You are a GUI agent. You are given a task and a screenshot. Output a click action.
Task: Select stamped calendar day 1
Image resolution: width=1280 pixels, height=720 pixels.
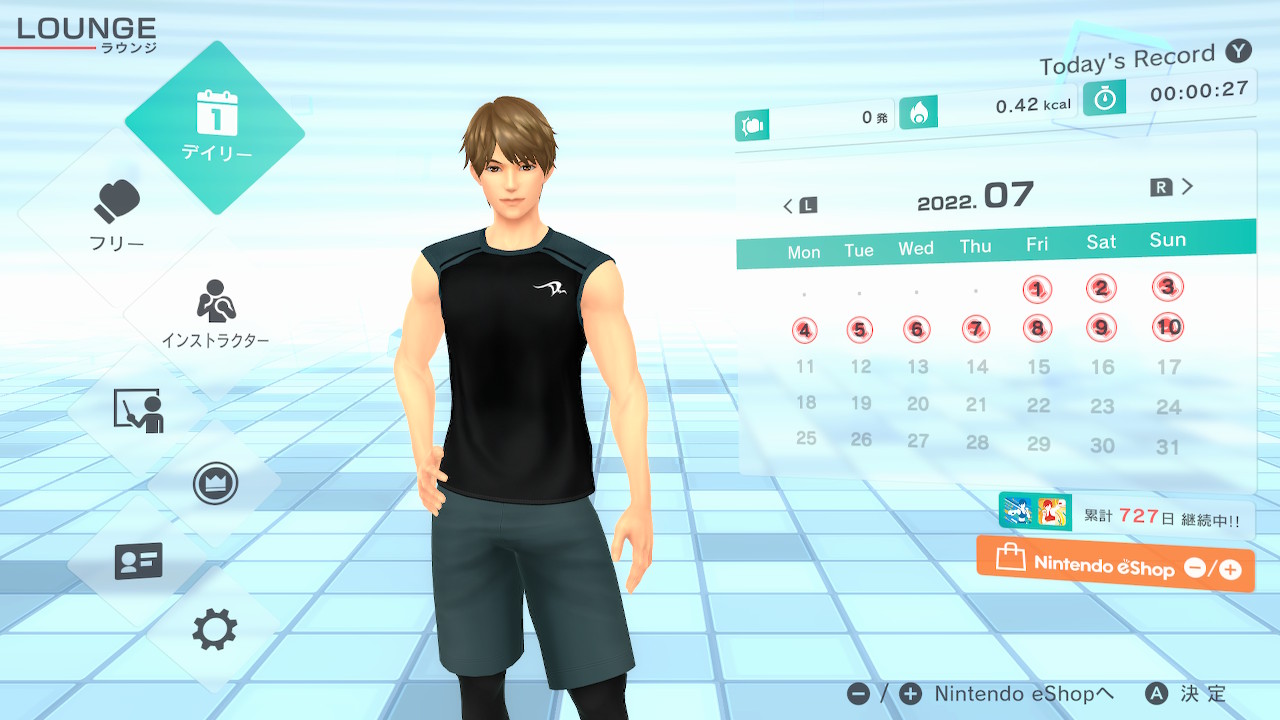pos(1038,290)
